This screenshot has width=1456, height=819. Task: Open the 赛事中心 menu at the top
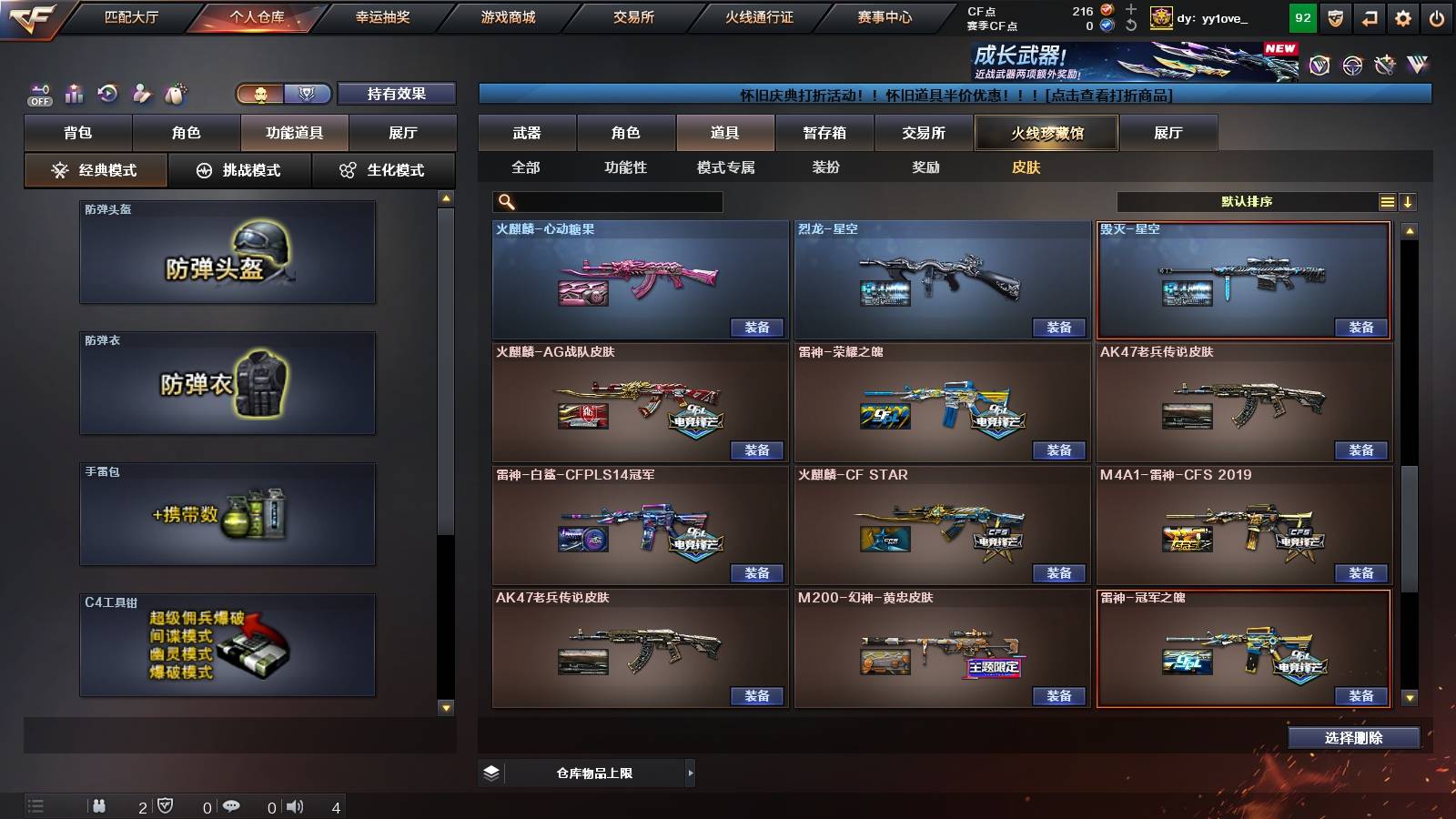coord(885,16)
